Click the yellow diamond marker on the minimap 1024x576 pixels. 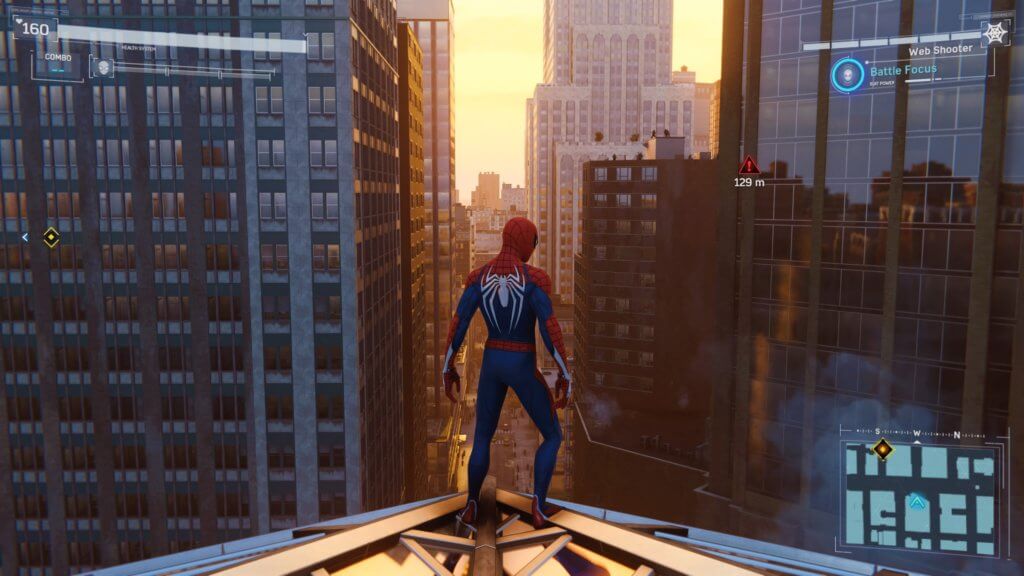point(882,448)
